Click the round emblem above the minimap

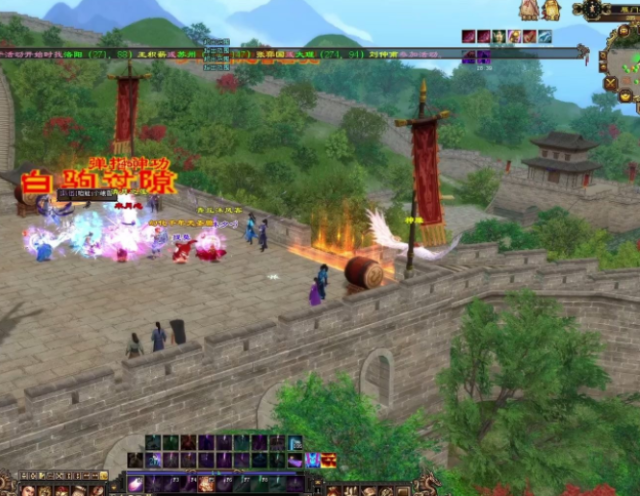coord(593,10)
